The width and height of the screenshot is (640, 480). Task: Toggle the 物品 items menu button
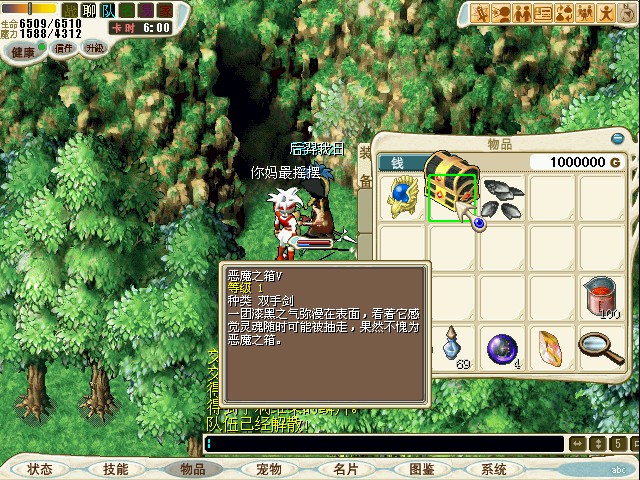coord(192,468)
